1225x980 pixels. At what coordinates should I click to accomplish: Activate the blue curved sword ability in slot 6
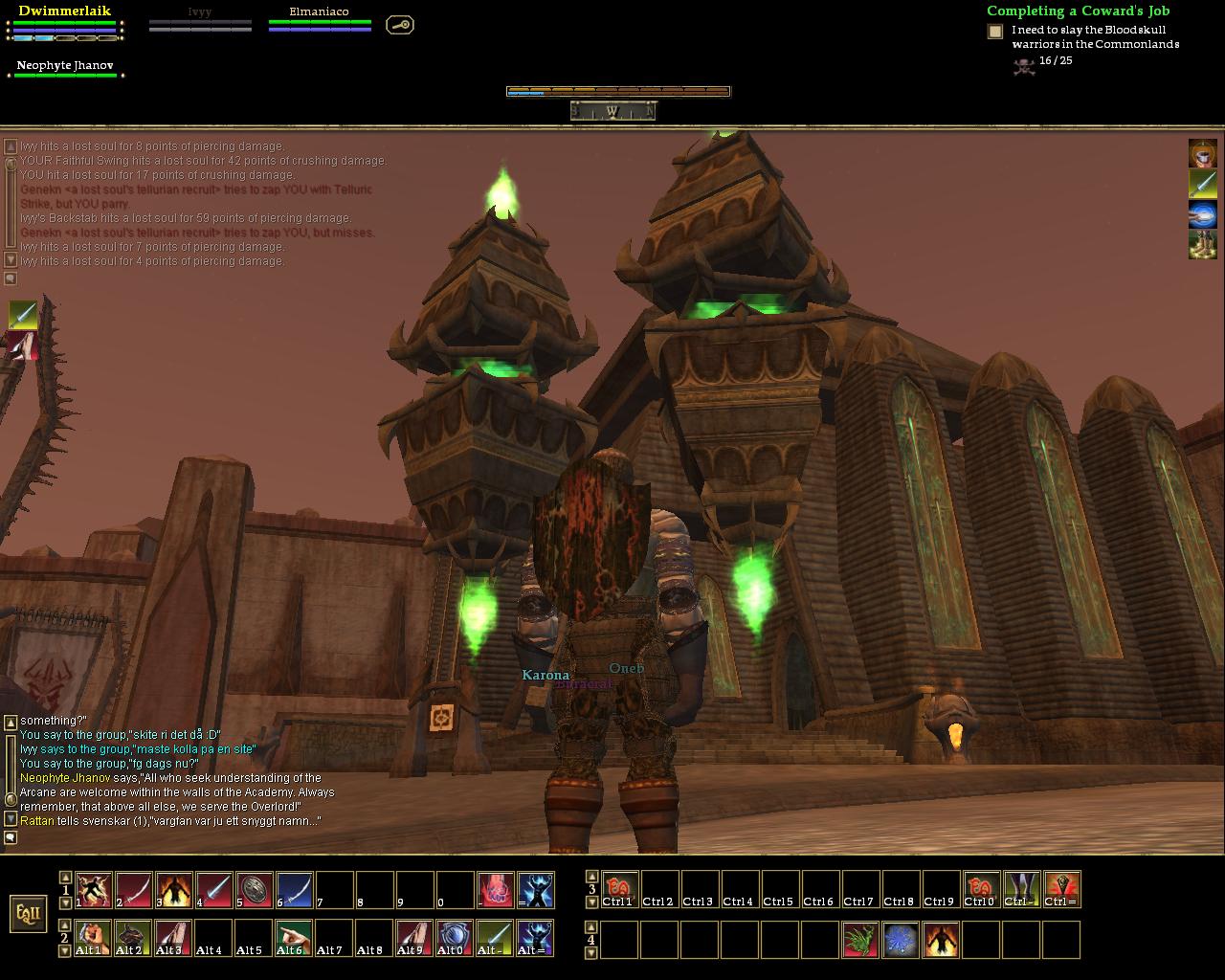tap(295, 890)
